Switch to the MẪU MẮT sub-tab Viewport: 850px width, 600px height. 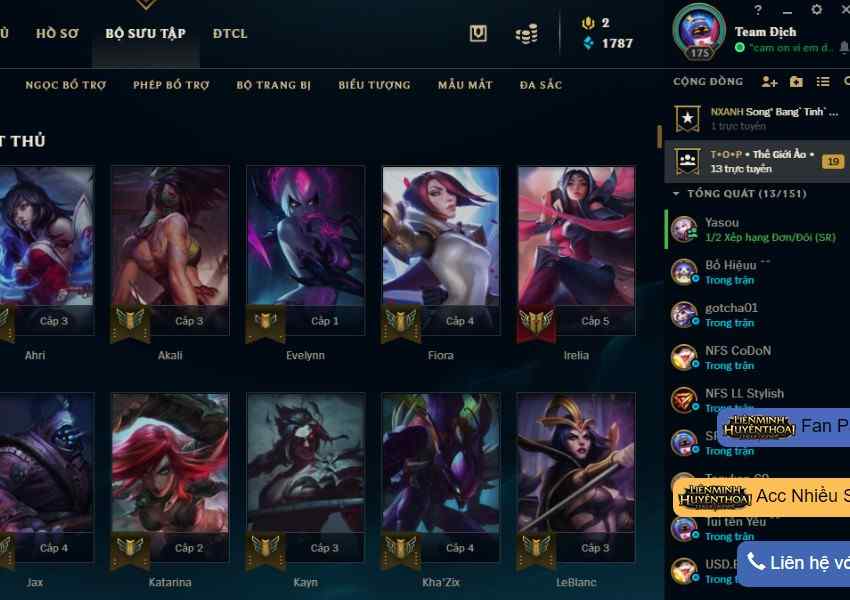pyautogui.click(x=465, y=85)
